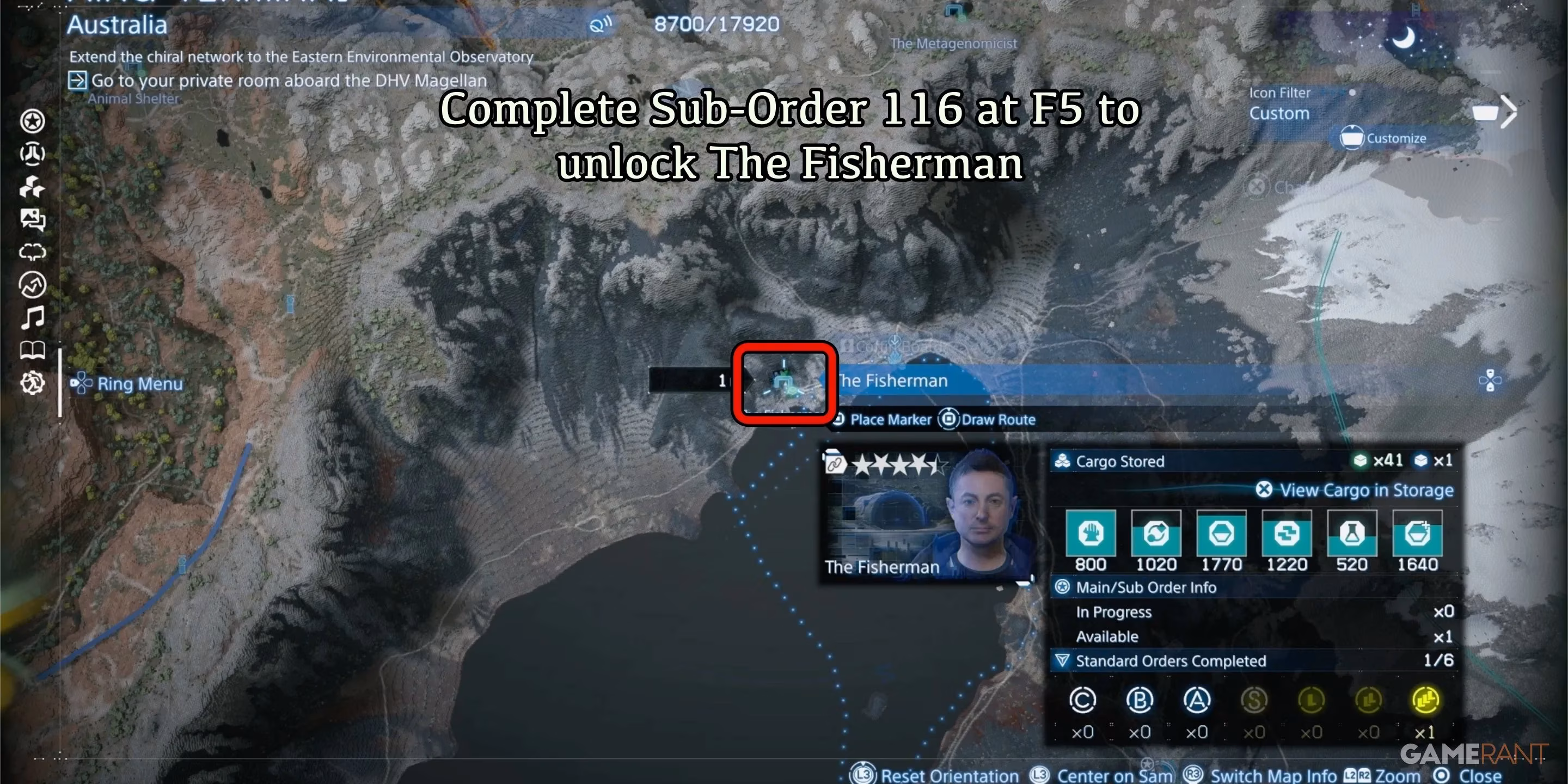The width and height of the screenshot is (1568, 784).
Task: Toggle the yellow legend-of-legends medal showing x1
Action: [x=1426, y=700]
